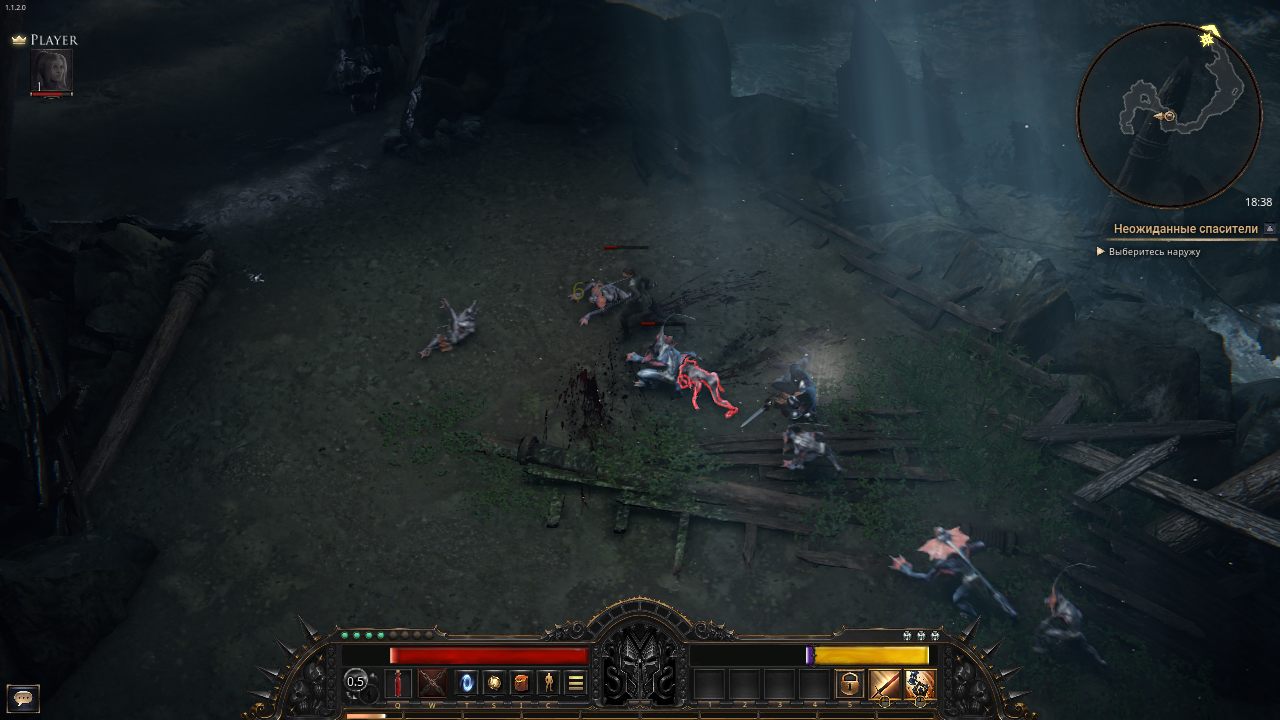Click the crossed swords weapons icon

coord(434,684)
